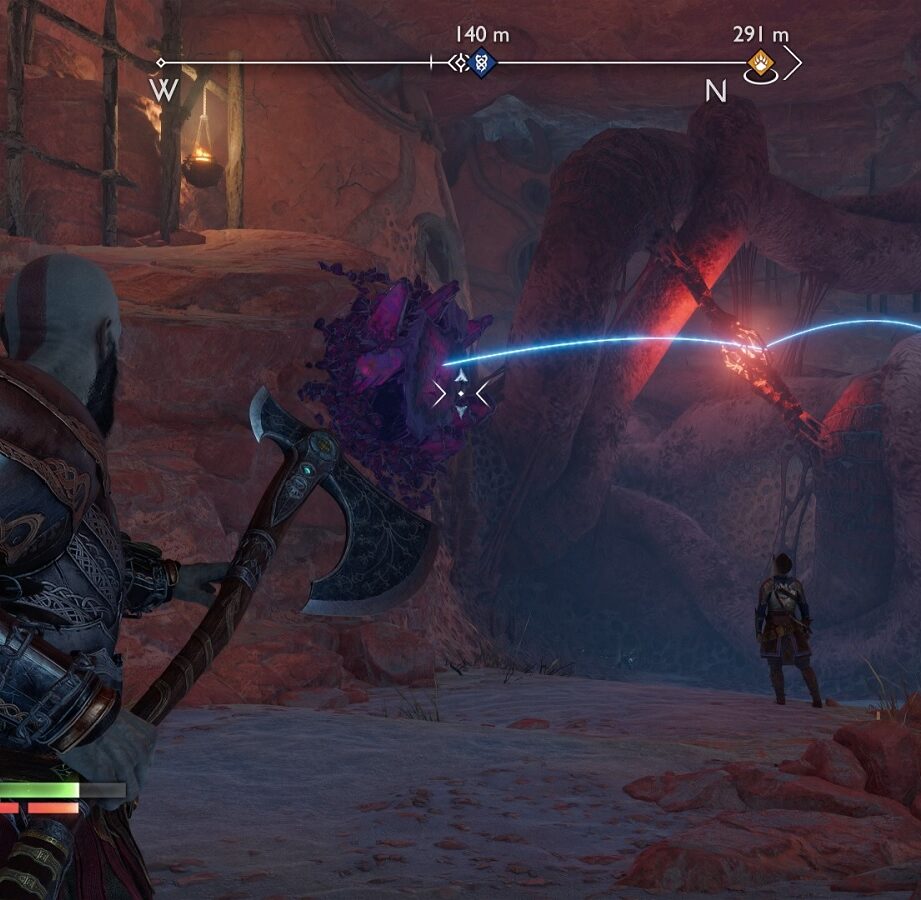Image resolution: width=921 pixels, height=900 pixels.
Task: Select the blue diamond compass marker
Action: coord(481,63)
